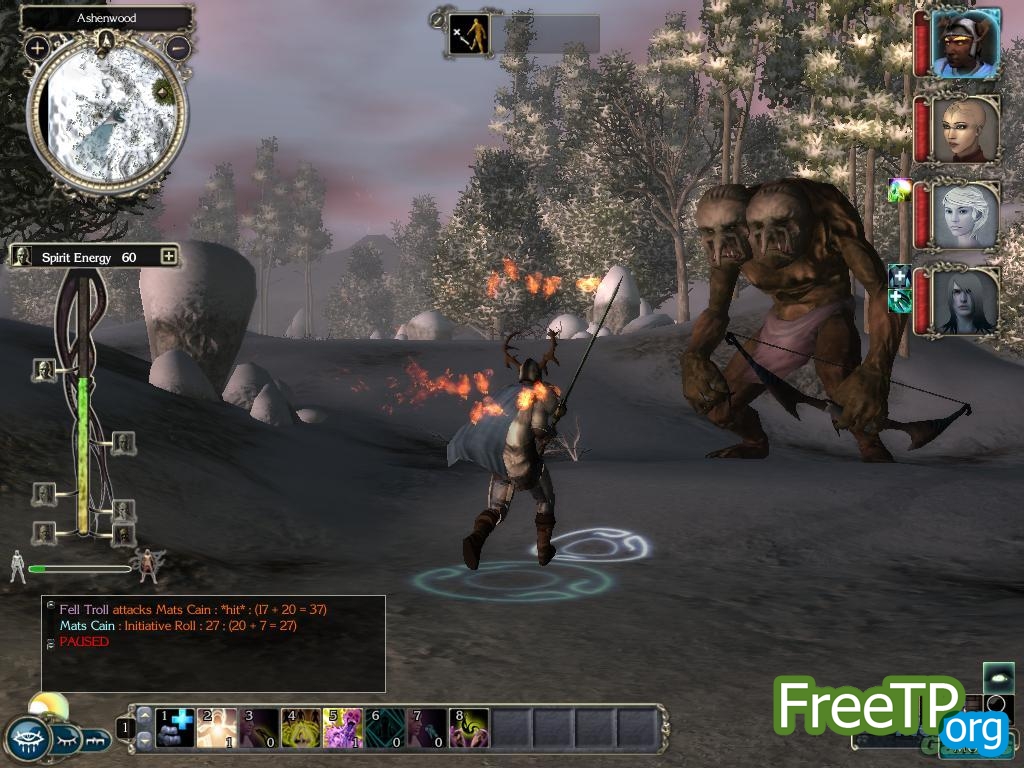Click the rainbow spell effect icon by portrait
This screenshot has width=1024, height=768.
[899, 190]
